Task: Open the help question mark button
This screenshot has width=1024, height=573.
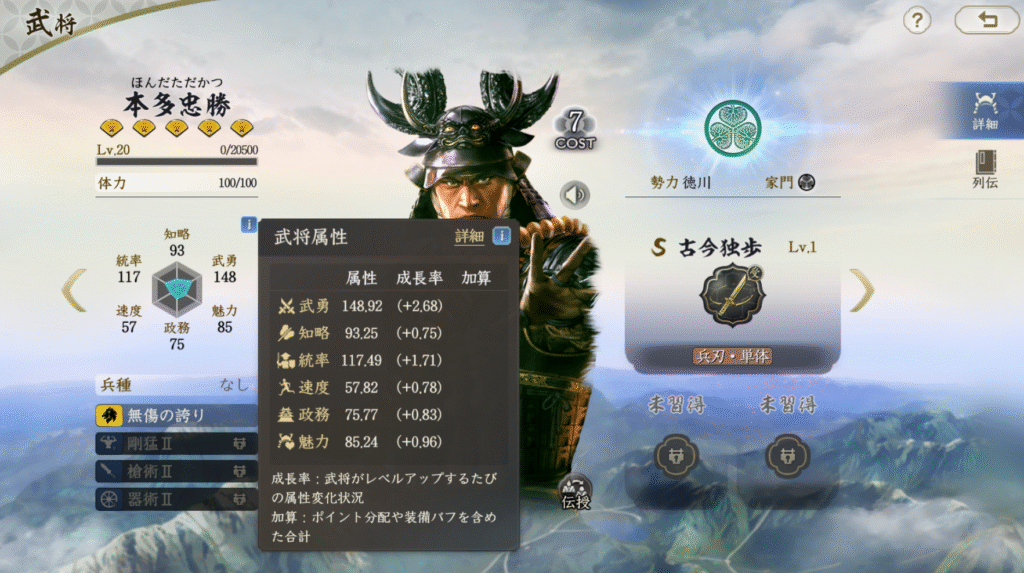Action: click(x=917, y=20)
